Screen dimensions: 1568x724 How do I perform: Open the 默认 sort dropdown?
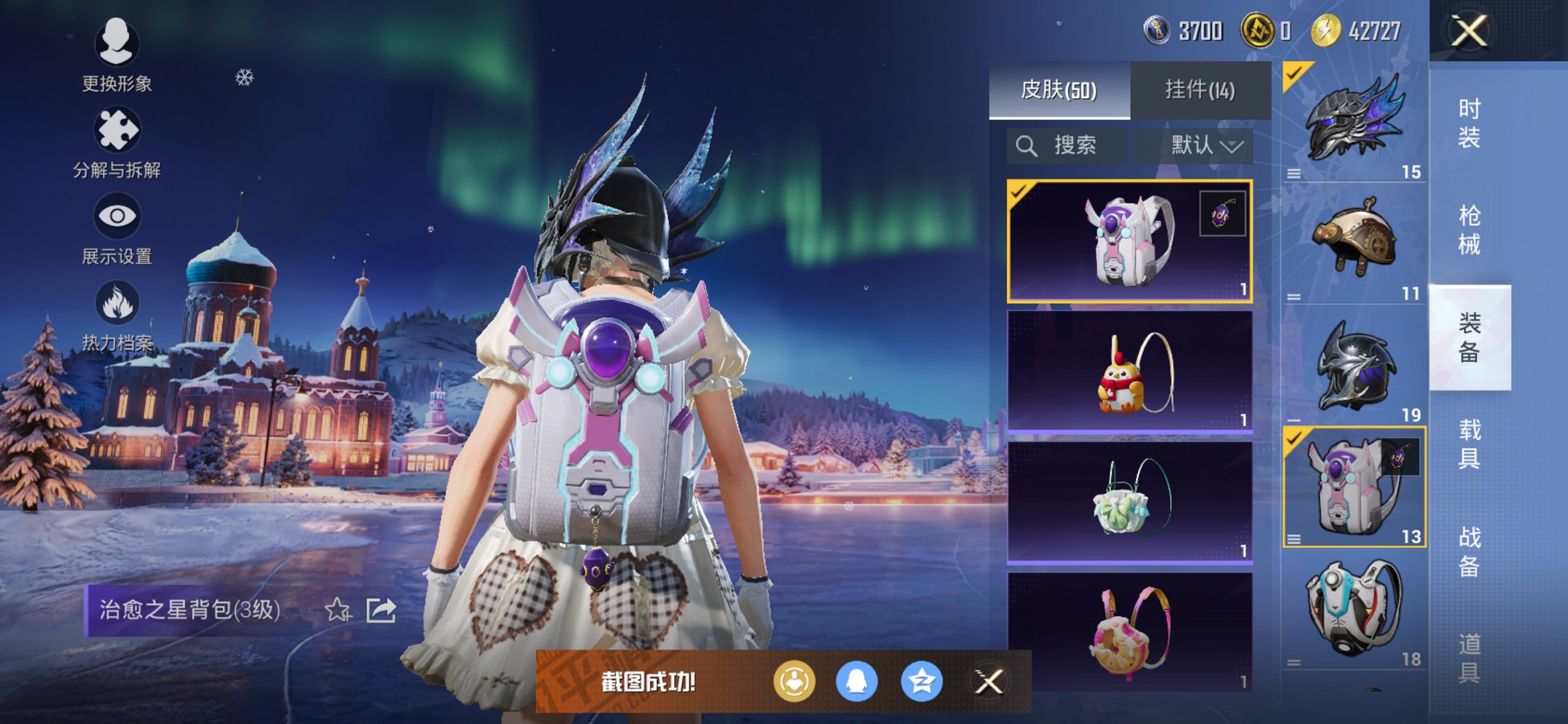[x=1207, y=146]
